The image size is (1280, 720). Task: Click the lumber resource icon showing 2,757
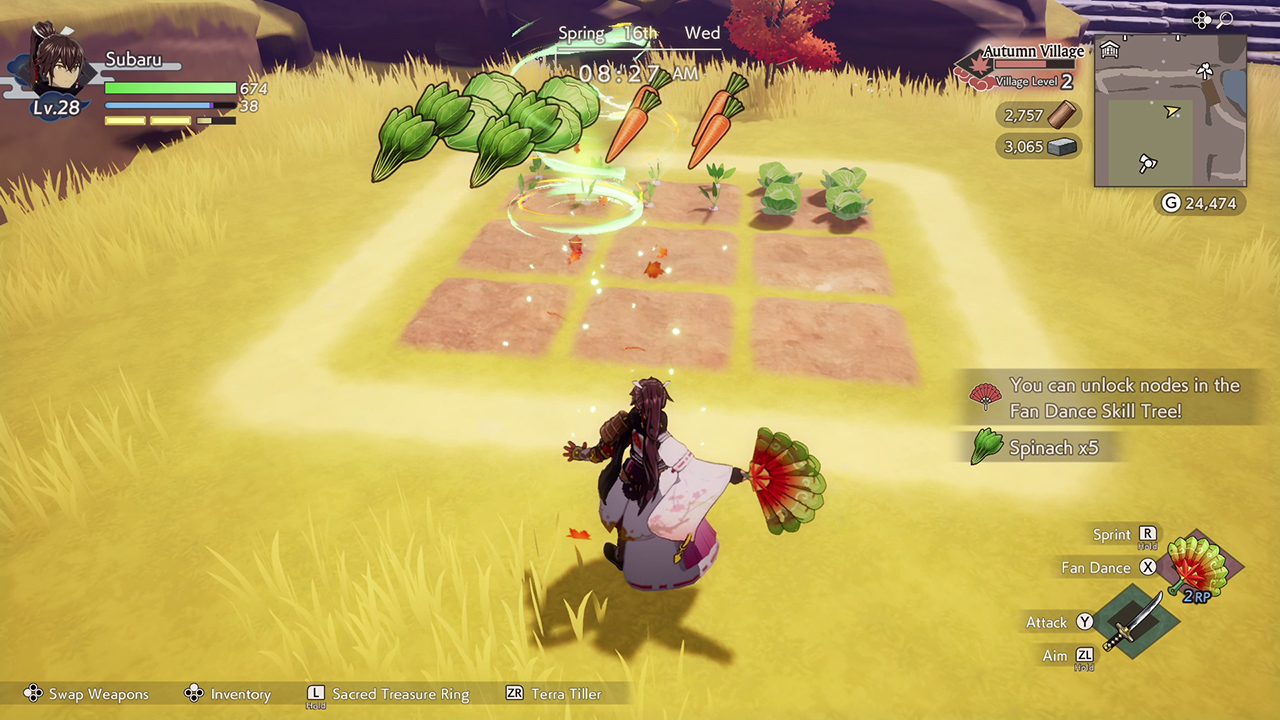[1062, 114]
